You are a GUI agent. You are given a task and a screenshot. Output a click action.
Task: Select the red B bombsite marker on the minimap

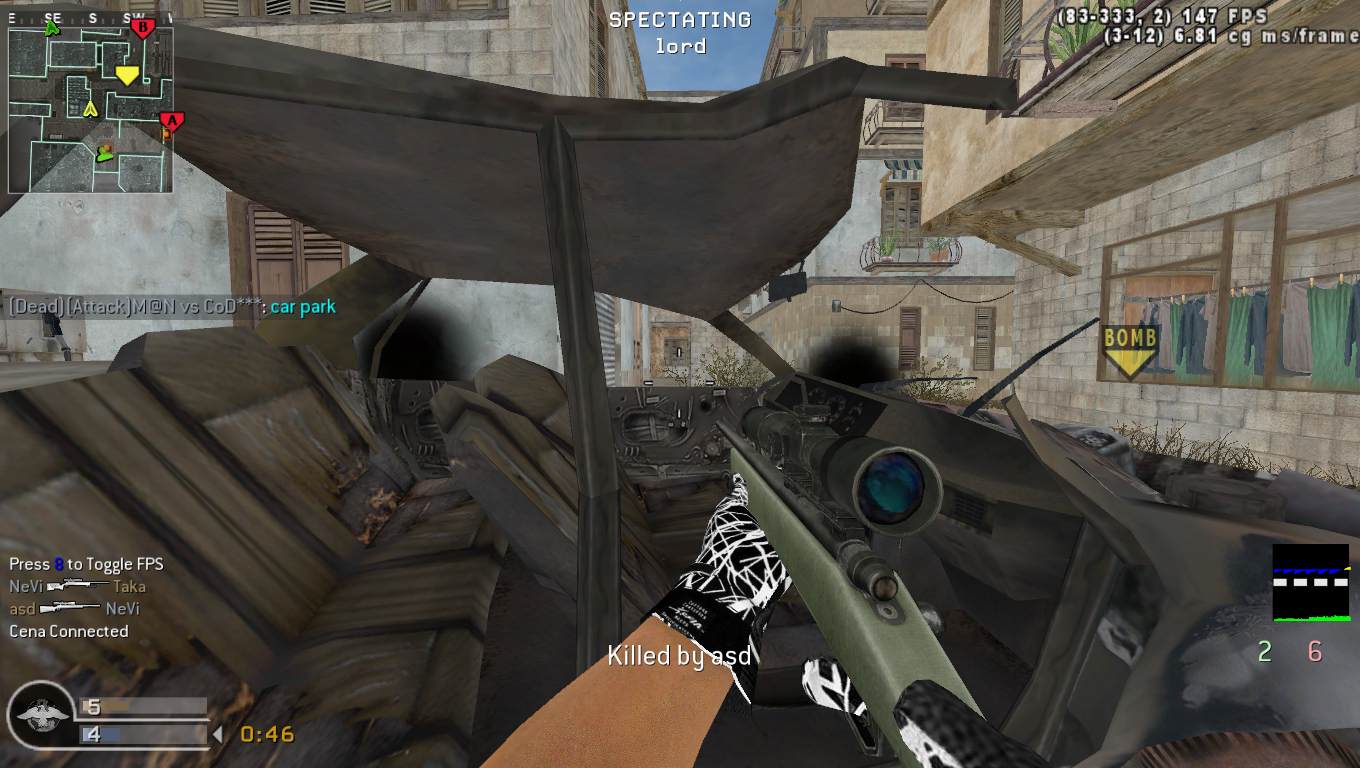(x=142, y=28)
